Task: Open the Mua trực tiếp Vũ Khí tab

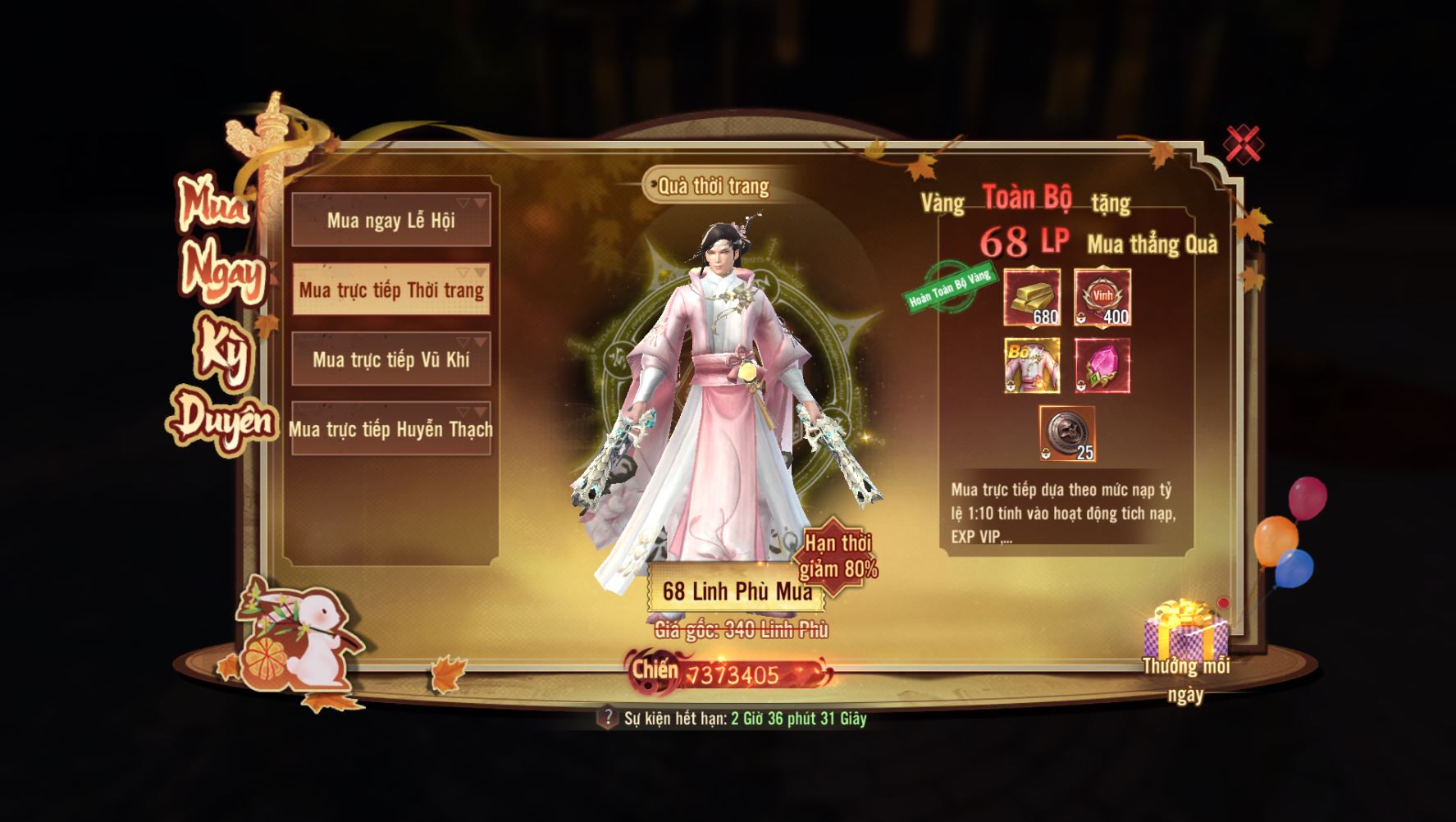Action: (391, 359)
